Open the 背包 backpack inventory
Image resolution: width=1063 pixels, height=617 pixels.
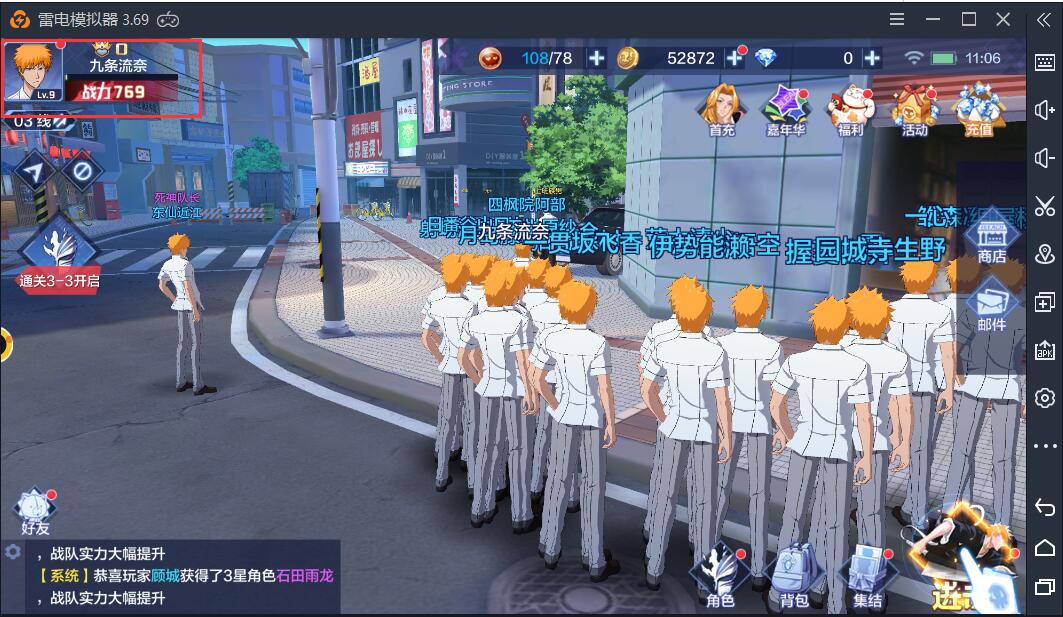pyautogui.click(x=794, y=578)
